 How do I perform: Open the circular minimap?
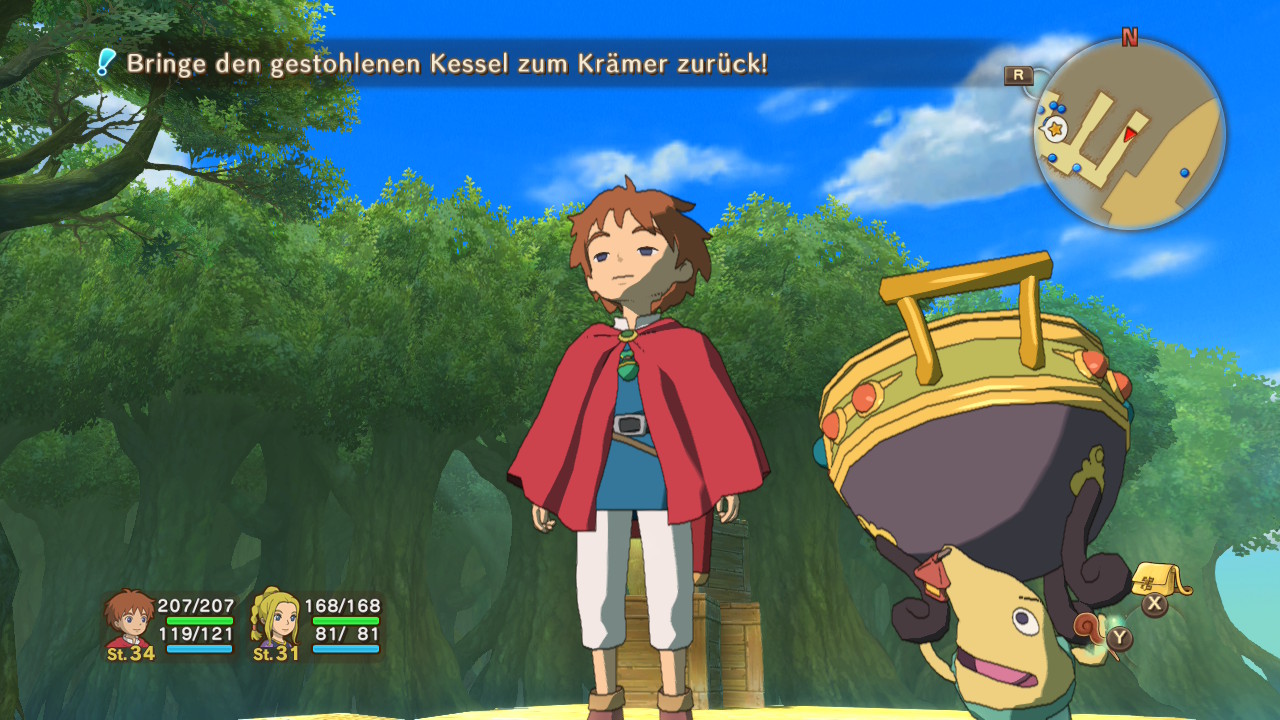[1130, 134]
